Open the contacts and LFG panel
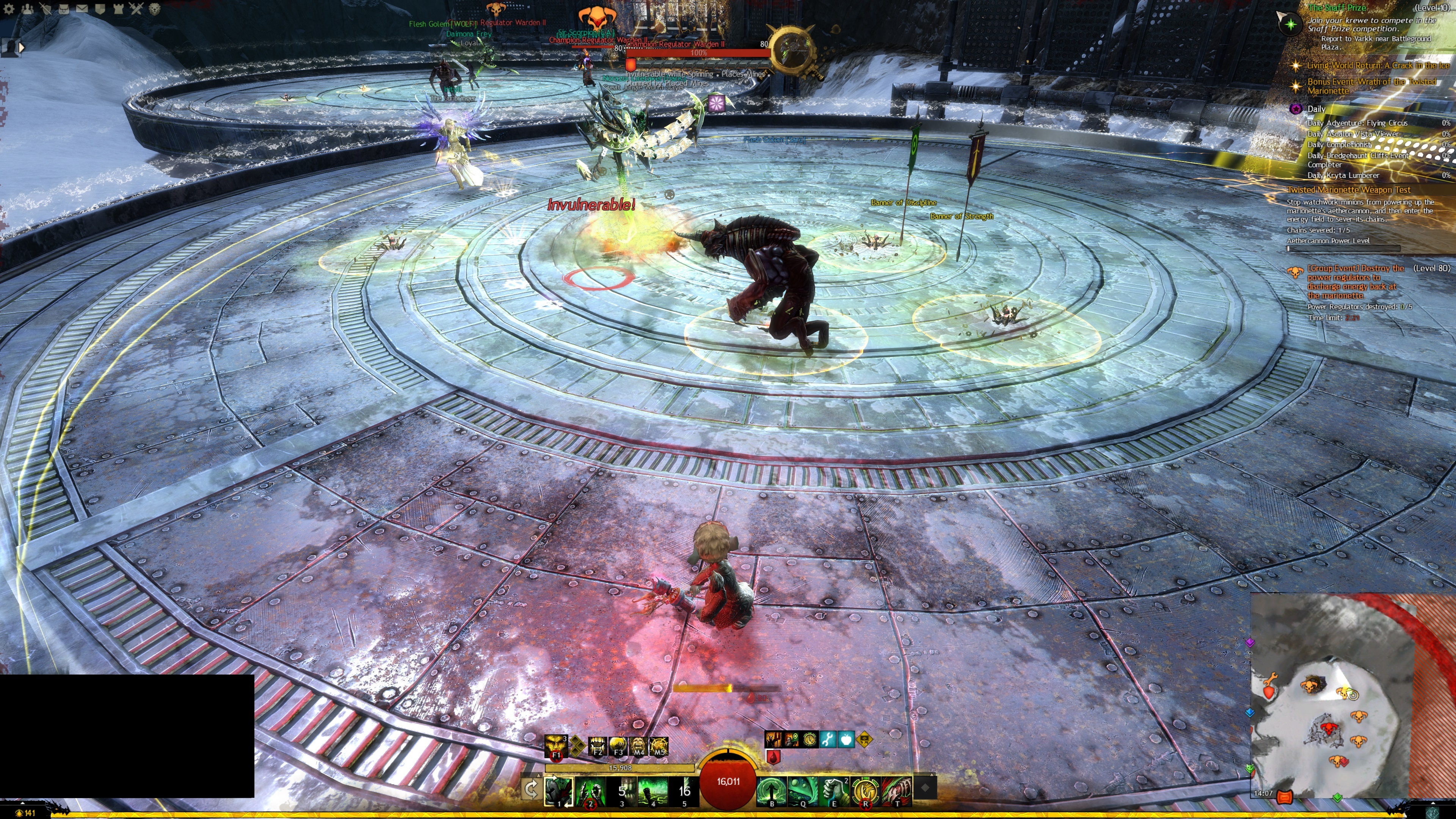The image size is (1456, 819). [x=27, y=8]
